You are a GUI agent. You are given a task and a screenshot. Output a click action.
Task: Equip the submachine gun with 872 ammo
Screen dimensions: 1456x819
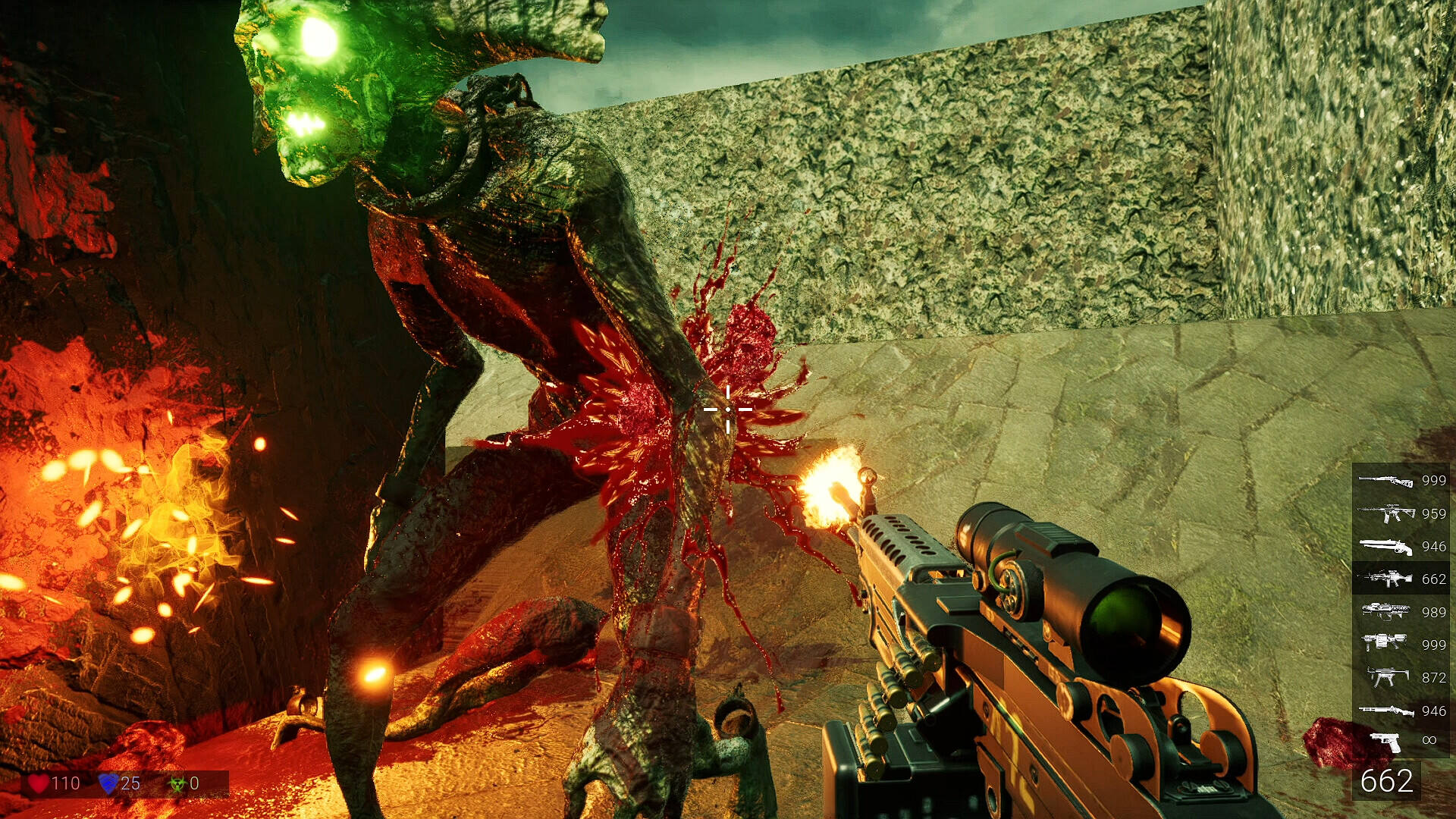(x=1385, y=676)
